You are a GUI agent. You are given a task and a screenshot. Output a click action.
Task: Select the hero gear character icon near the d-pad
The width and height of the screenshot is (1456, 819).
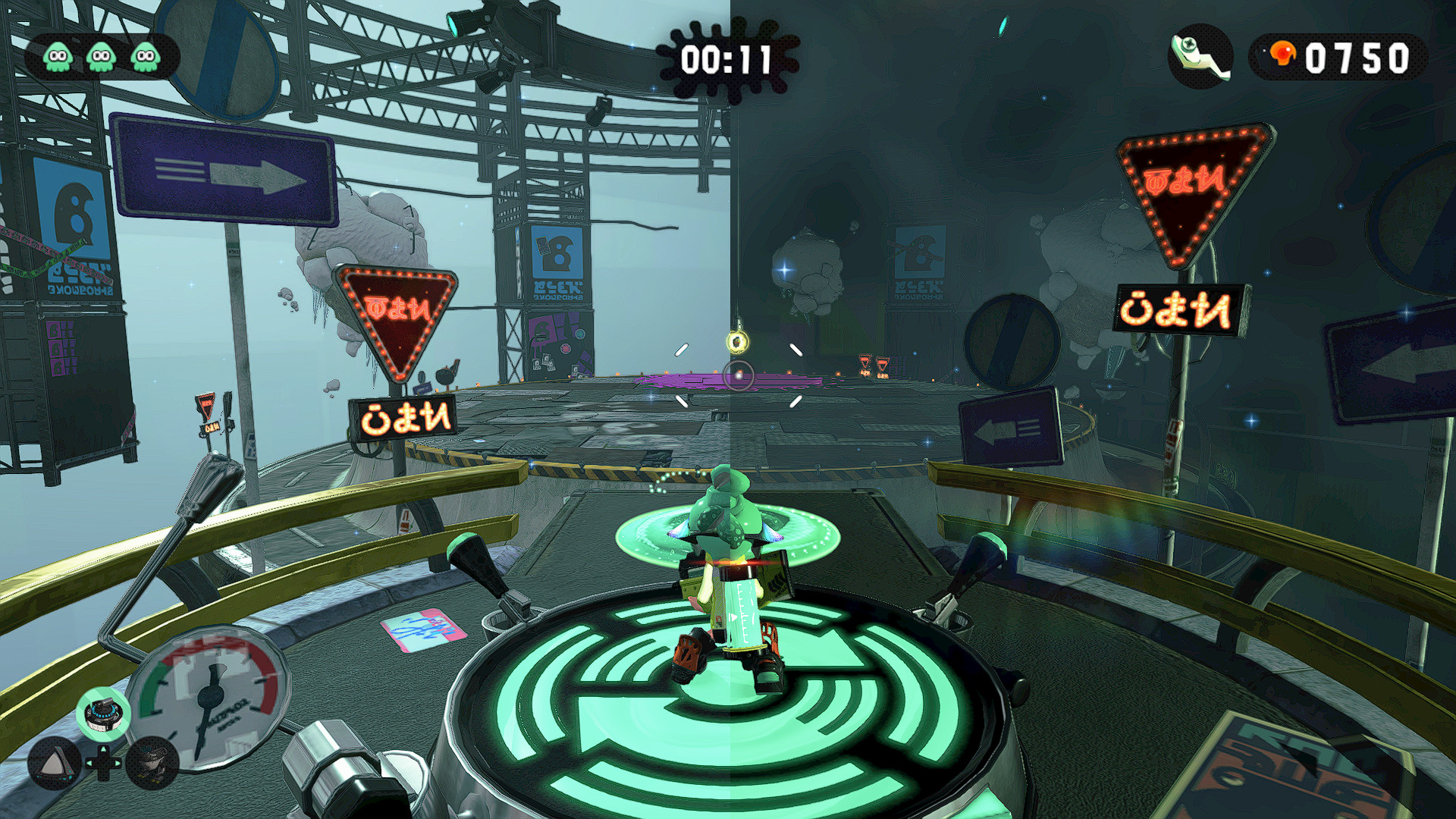pyautogui.click(x=153, y=764)
